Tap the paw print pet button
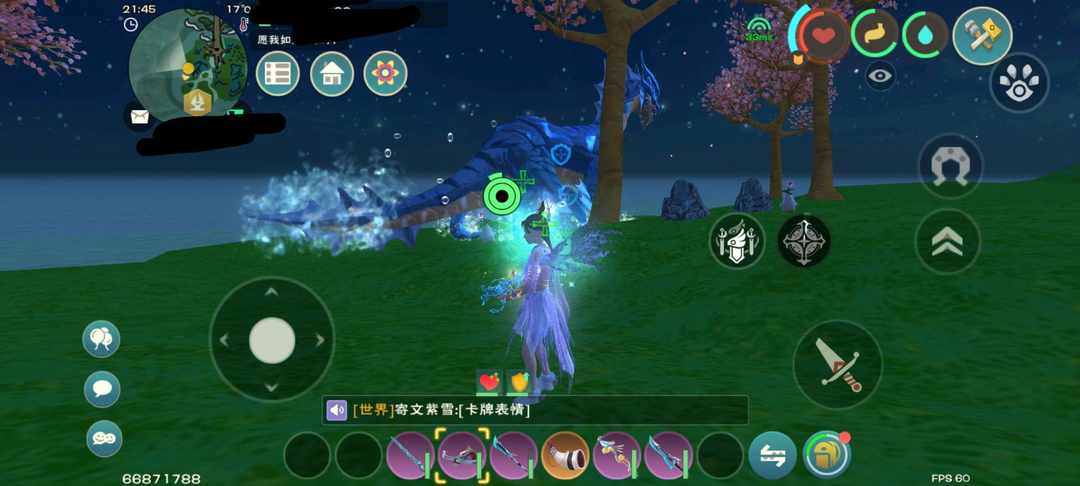The height and width of the screenshot is (486, 1080). (x=1019, y=82)
